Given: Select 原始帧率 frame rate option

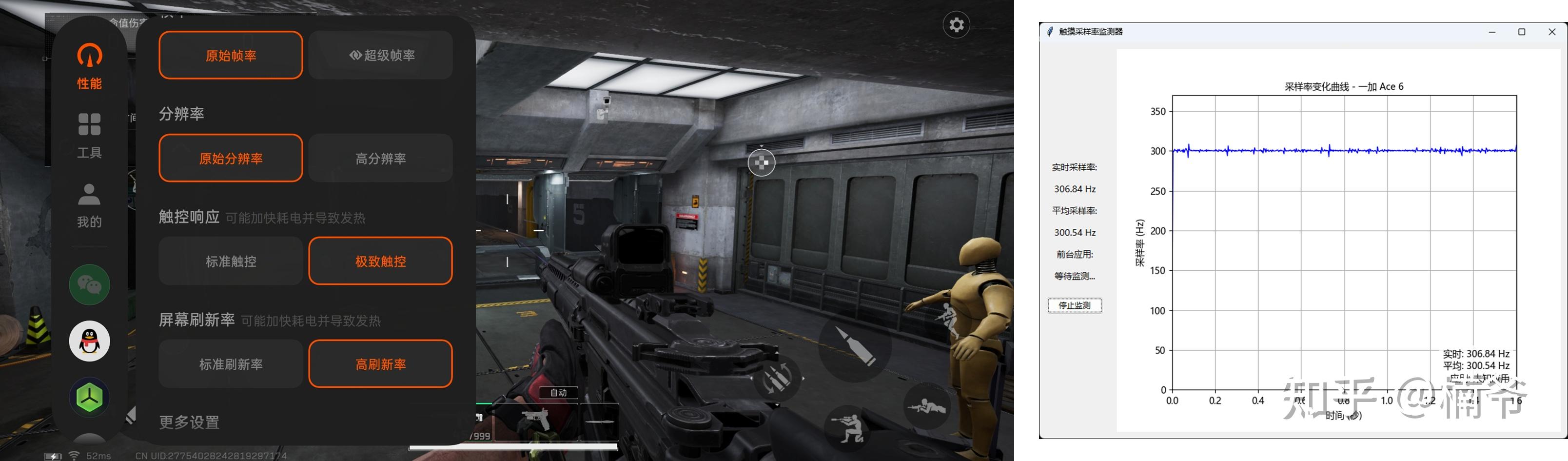Looking at the screenshot, I should coord(231,56).
